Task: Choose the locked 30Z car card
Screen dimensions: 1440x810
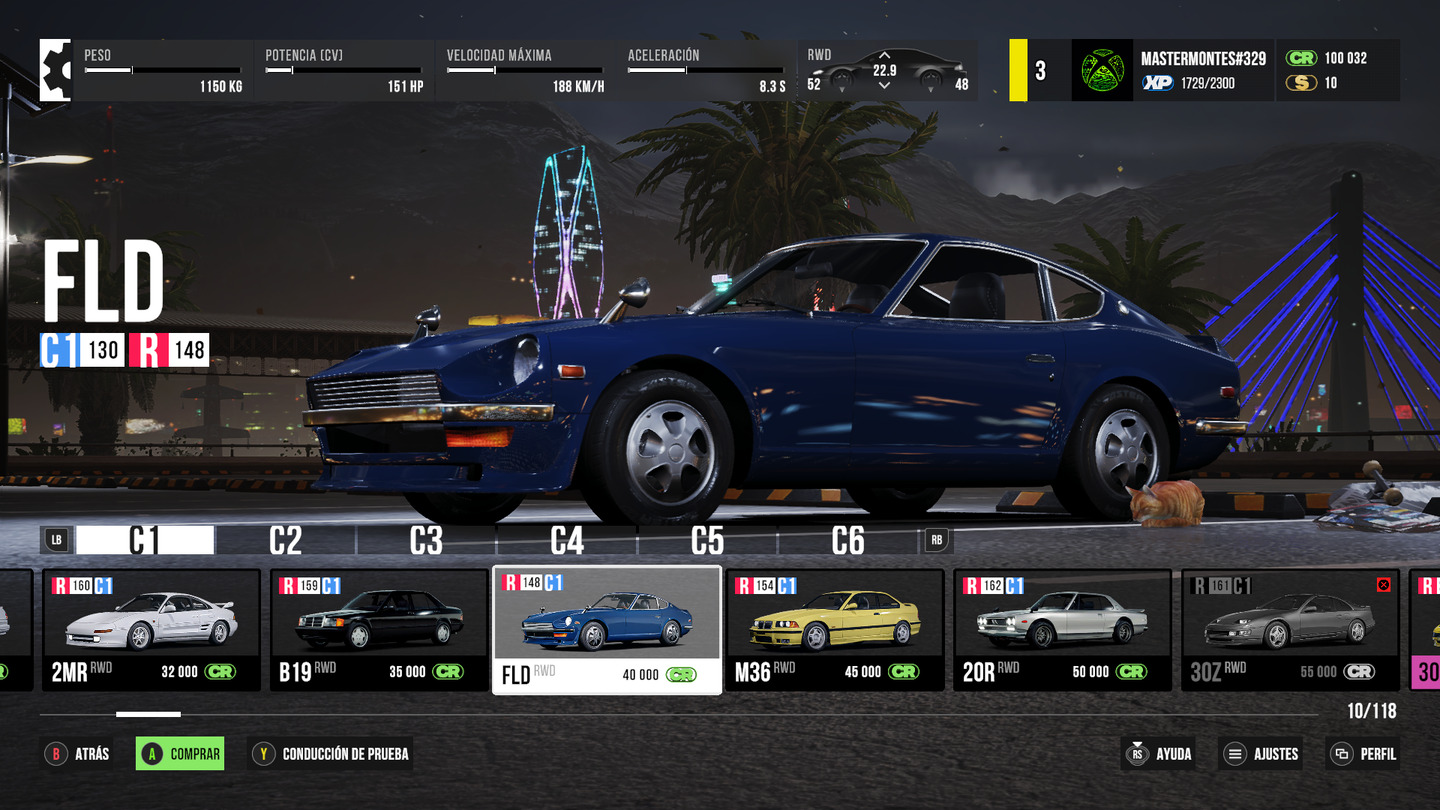Action: 1290,630
